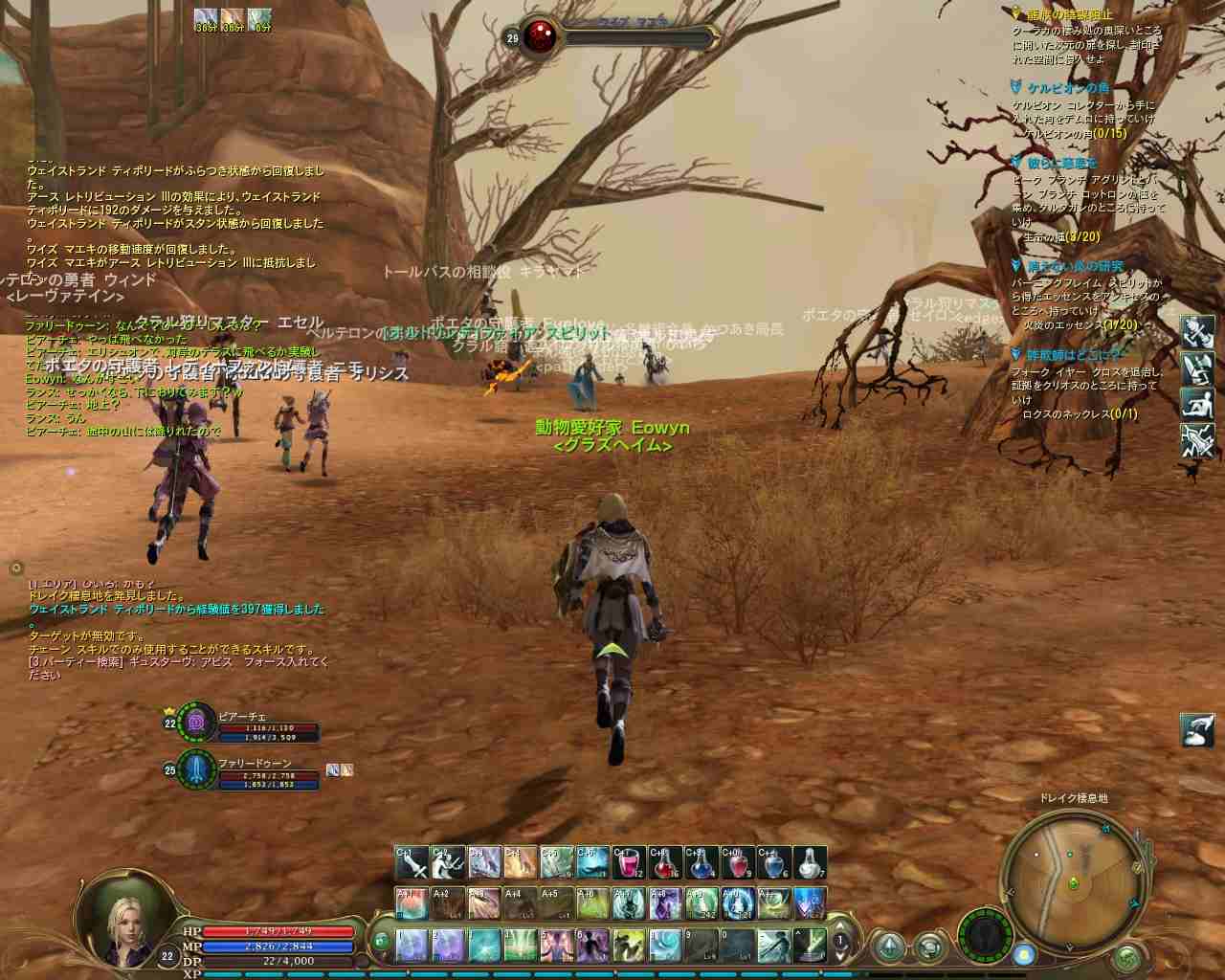Use the pink potion on Ctrl+7 slot

630,863
